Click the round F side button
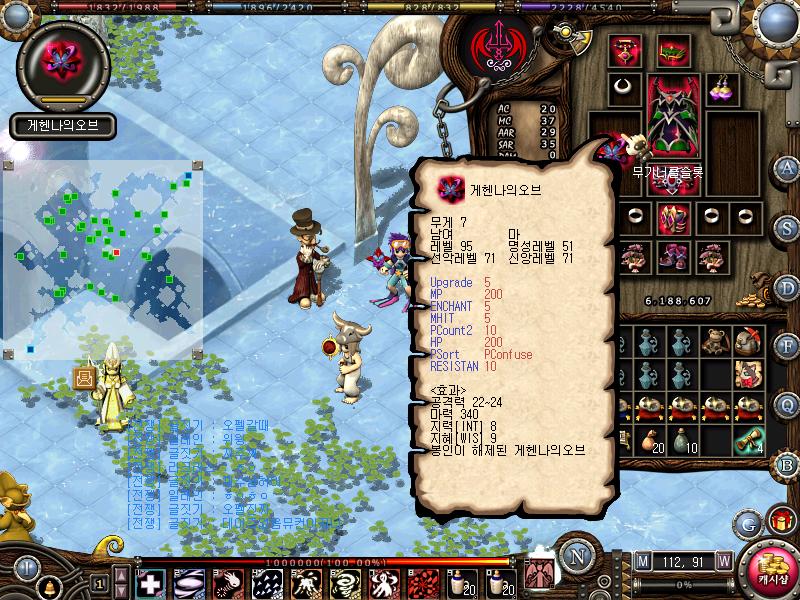 point(788,345)
